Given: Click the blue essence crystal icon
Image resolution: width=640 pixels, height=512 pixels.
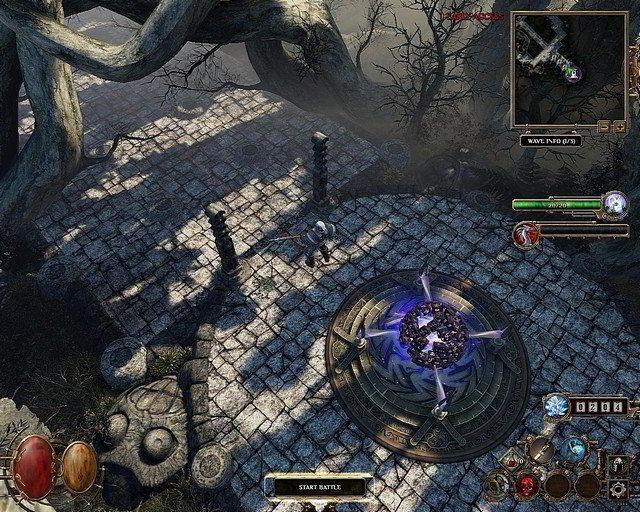Looking at the screenshot, I should pyautogui.click(x=557, y=405).
